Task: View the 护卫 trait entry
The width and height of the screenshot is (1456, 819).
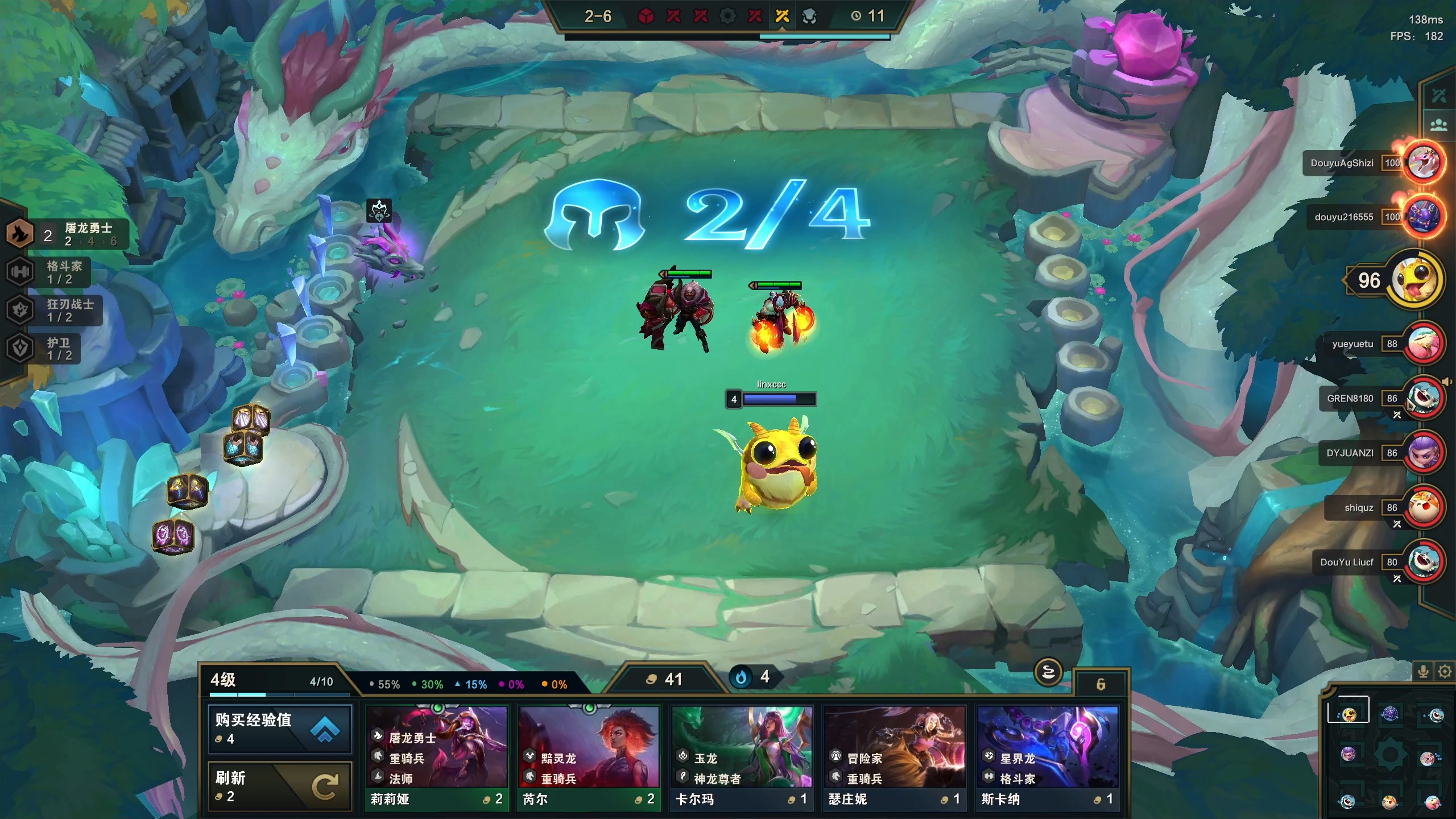Action: (x=43, y=349)
